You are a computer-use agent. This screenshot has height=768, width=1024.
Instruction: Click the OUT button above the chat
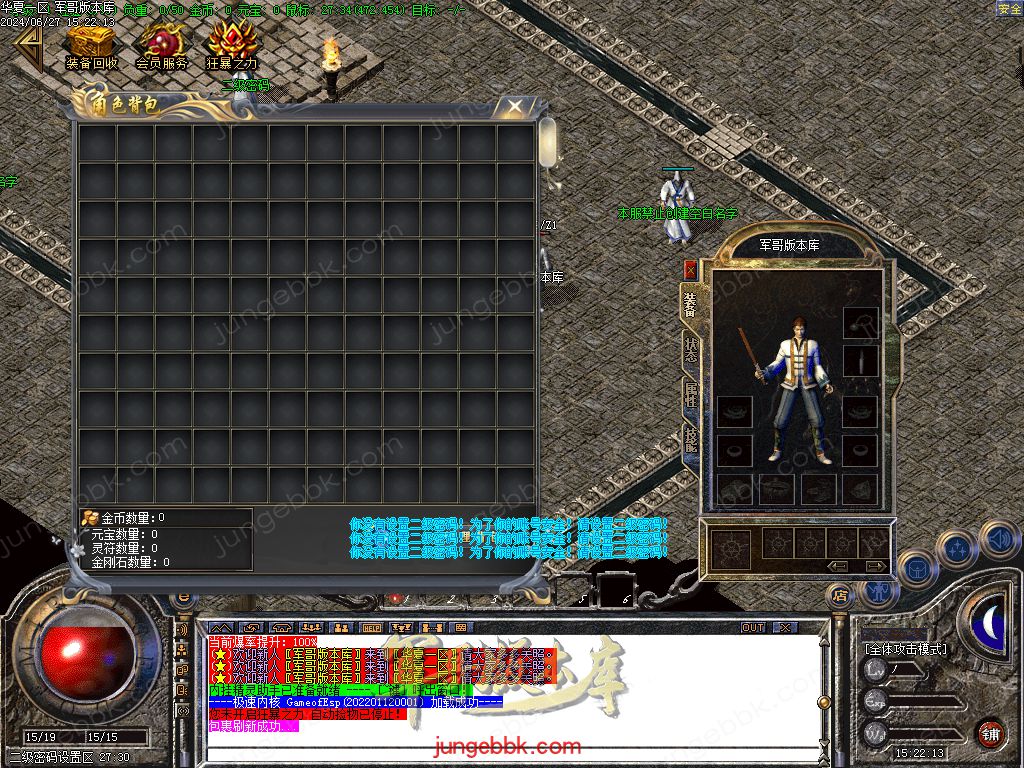point(753,627)
